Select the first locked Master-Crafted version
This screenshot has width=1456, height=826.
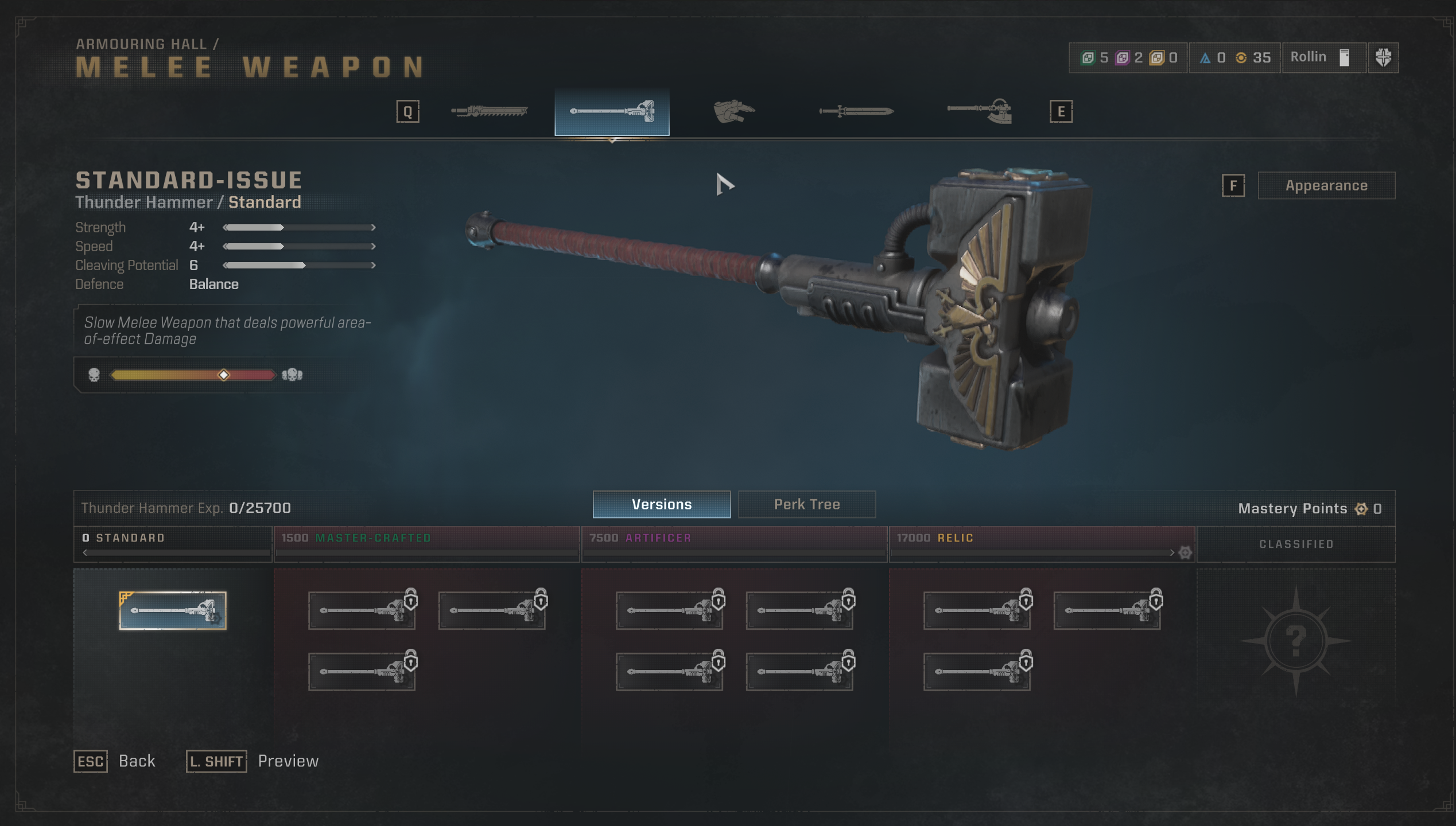click(362, 610)
